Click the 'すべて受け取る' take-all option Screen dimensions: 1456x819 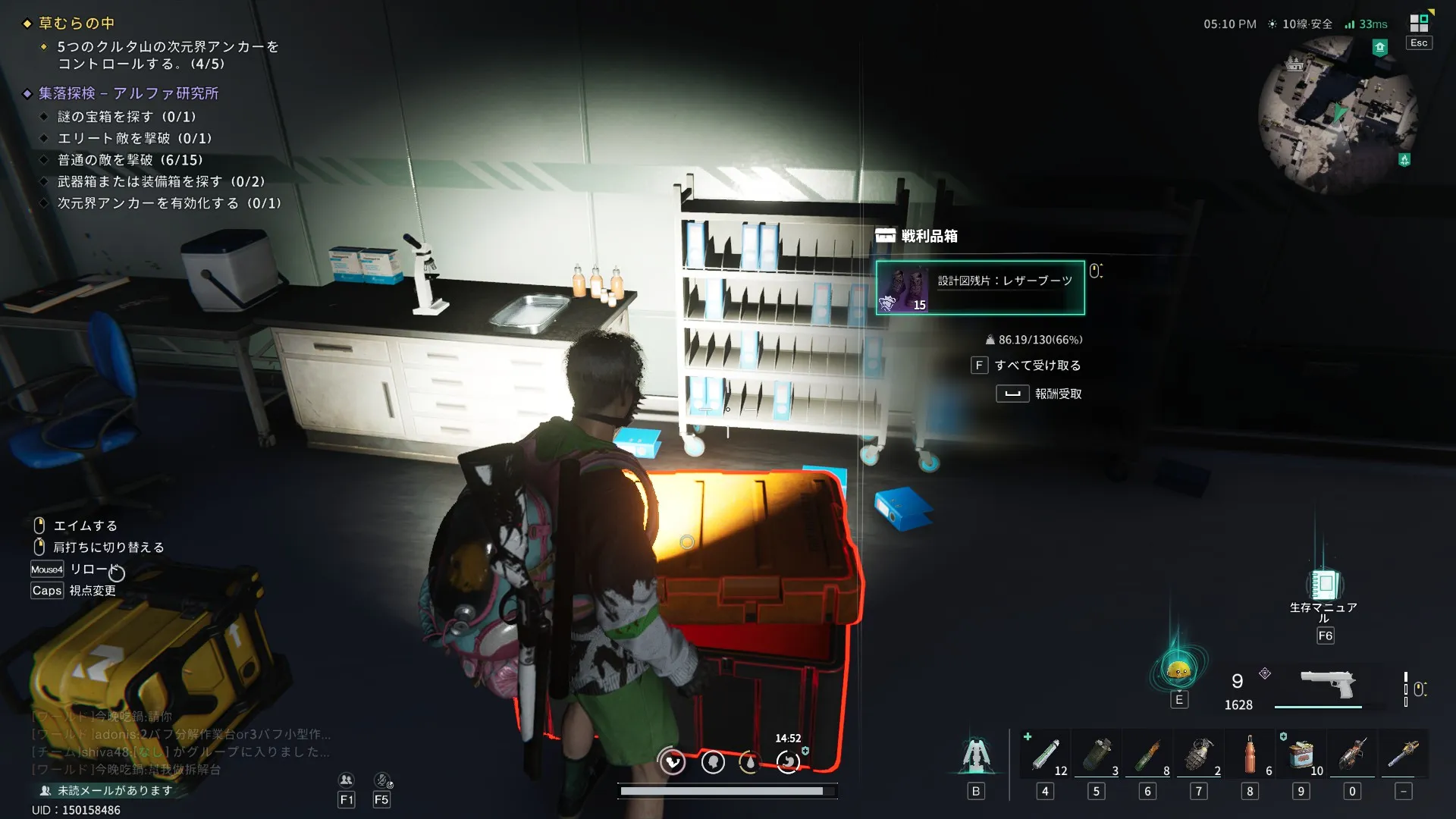pos(1037,366)
